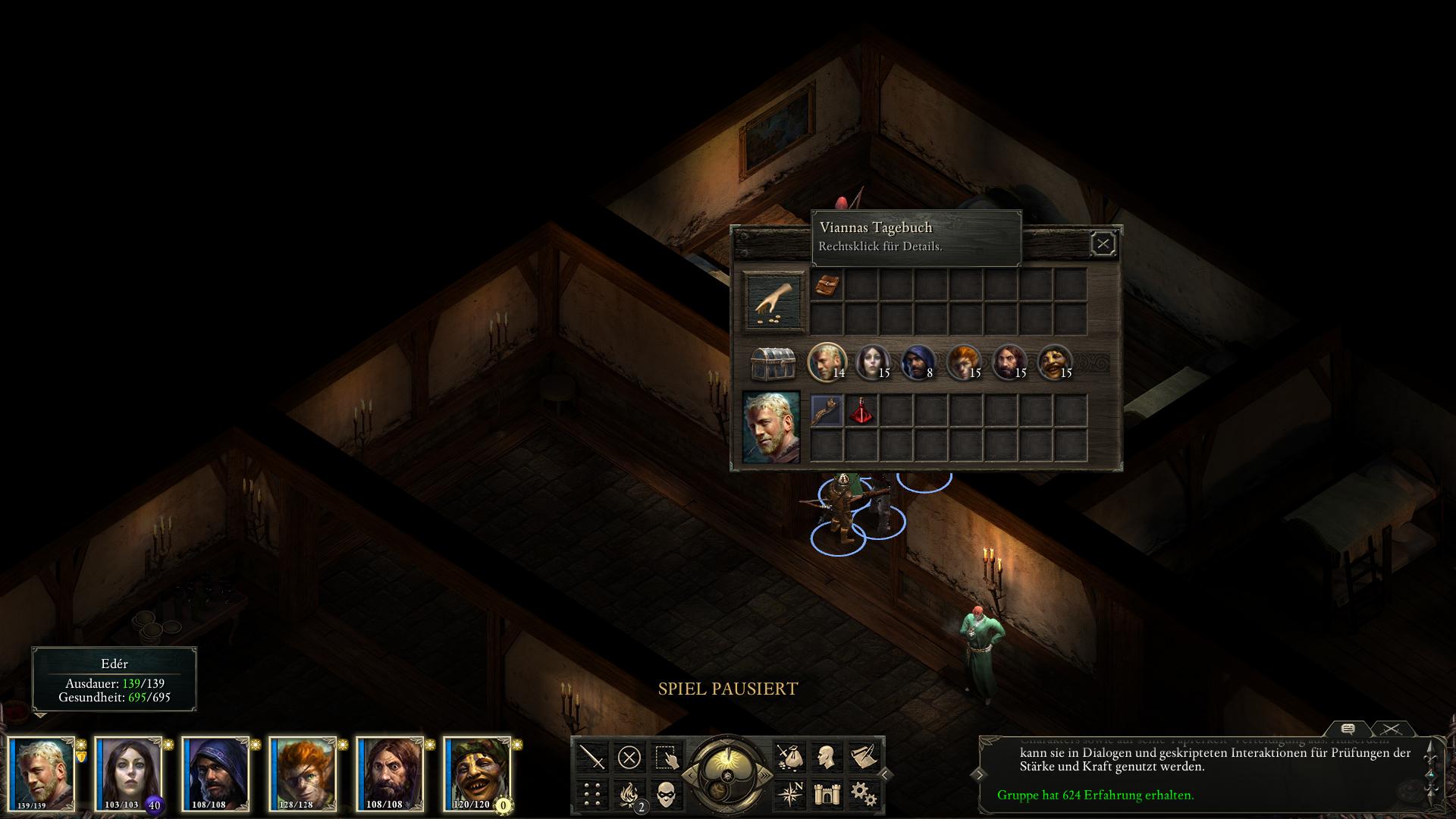Open the campfire rest button

629,794
